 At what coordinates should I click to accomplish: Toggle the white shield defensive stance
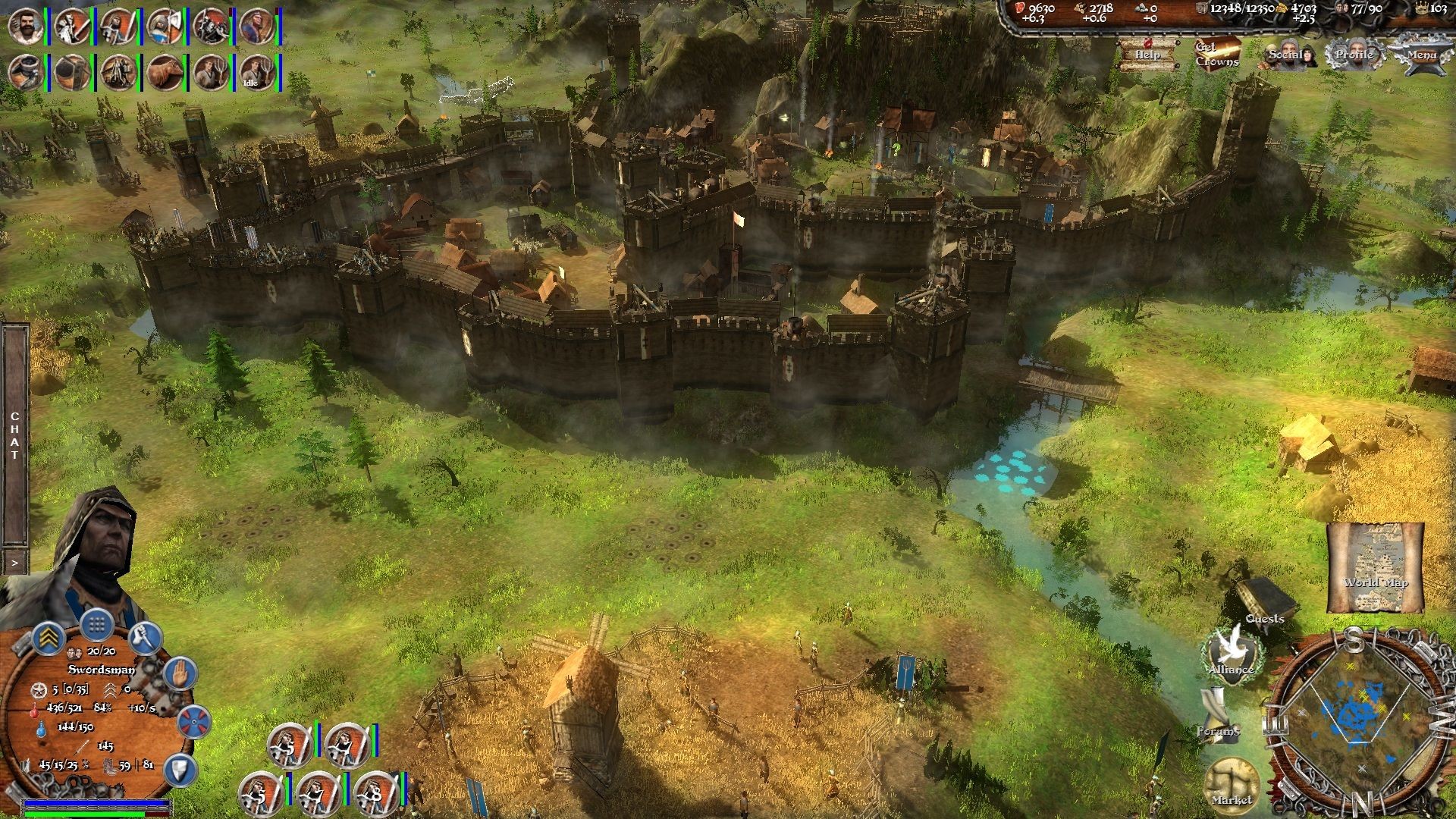click(x=180, y=769)
